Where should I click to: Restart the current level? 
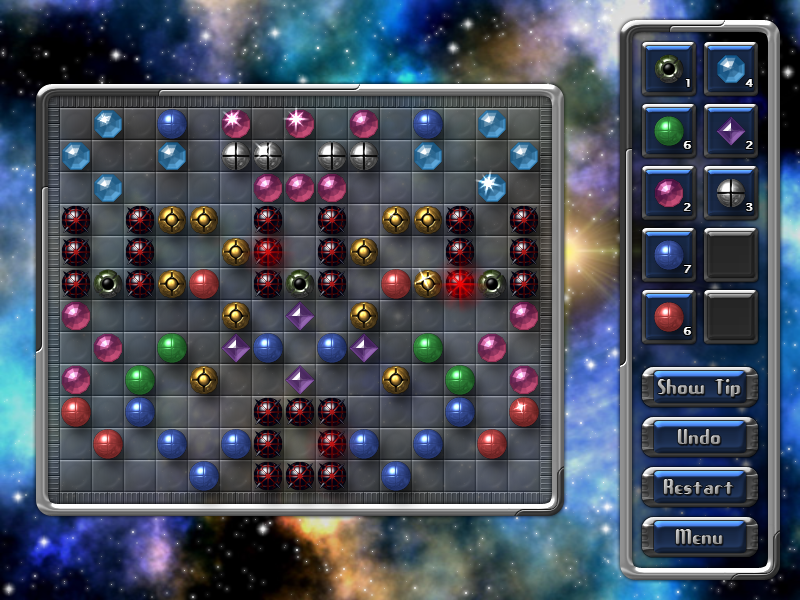(699, 488)
